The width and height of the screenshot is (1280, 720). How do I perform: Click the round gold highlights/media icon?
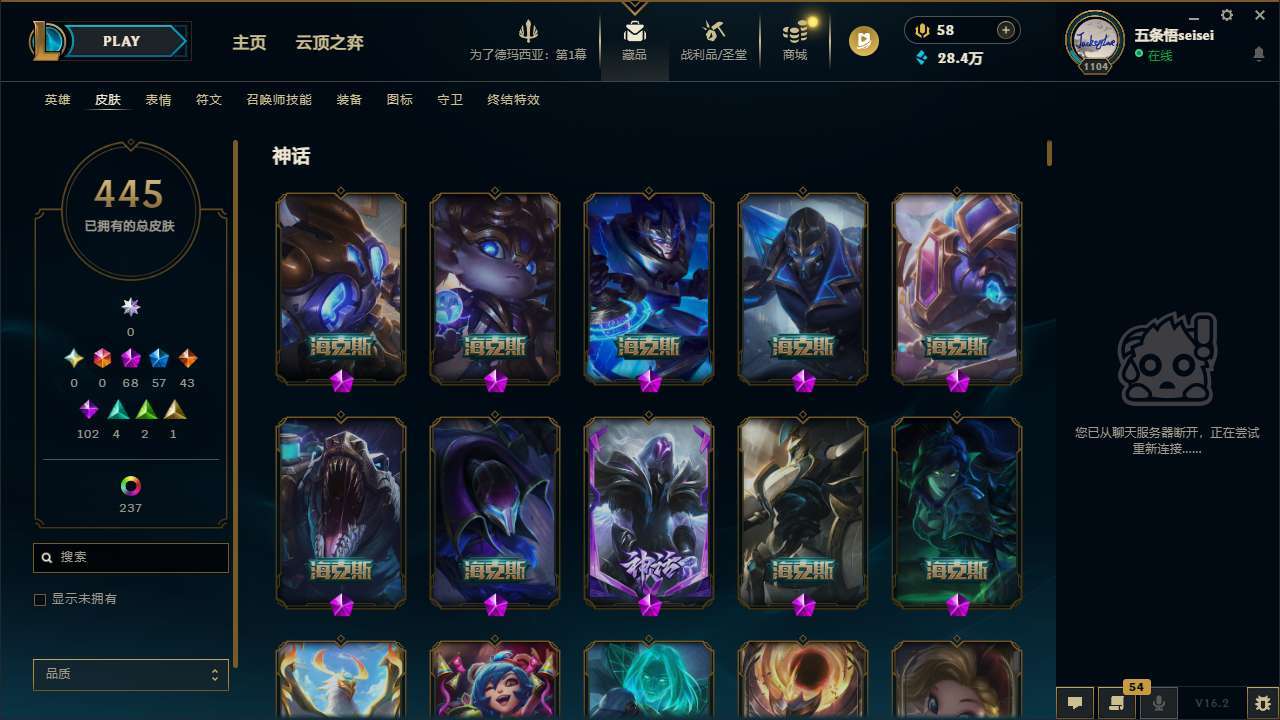click(862, 41)
